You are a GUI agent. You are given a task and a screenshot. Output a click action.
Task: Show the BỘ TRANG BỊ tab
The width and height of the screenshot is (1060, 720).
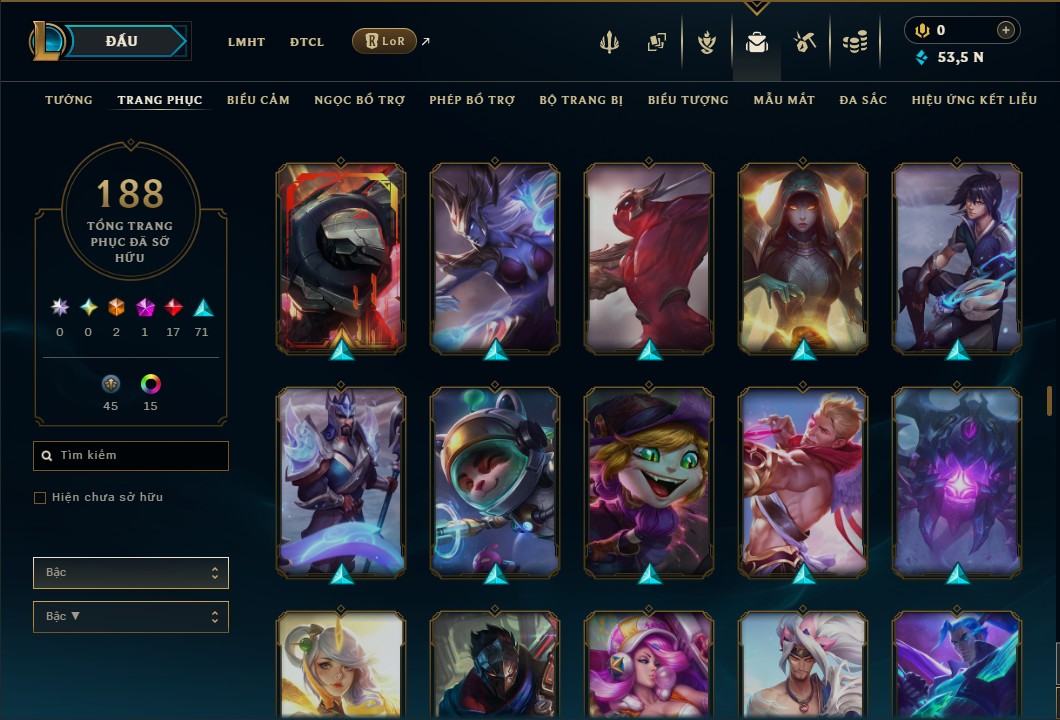pos(581,100)
